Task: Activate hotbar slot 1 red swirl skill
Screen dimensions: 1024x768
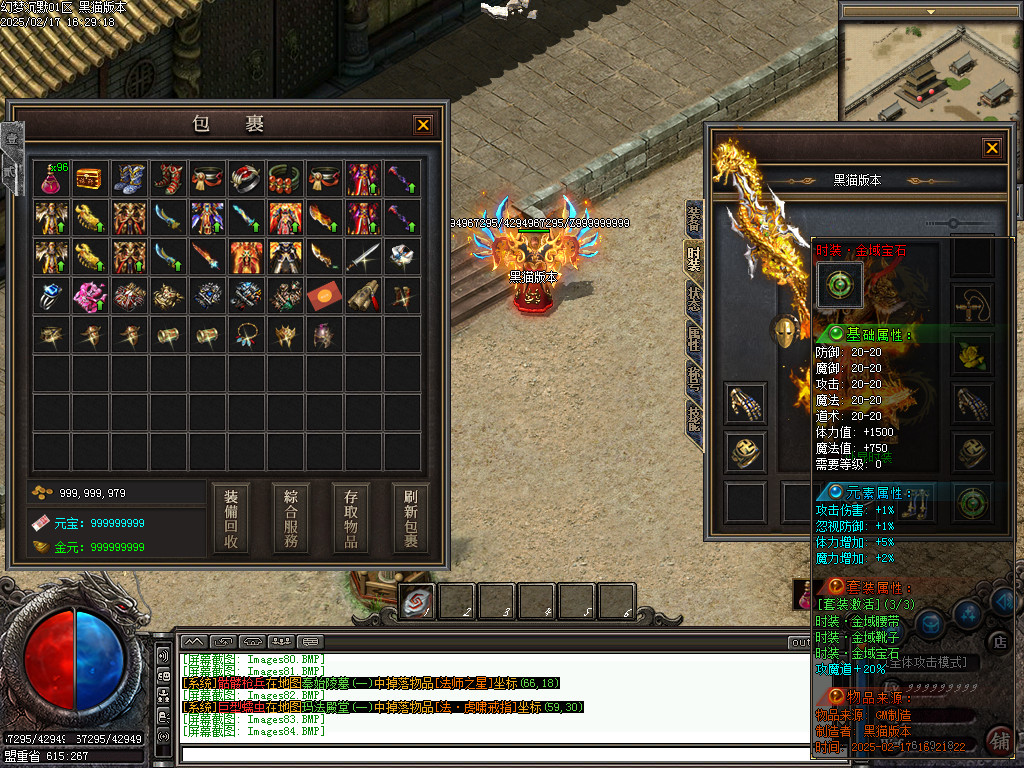Action: click(x=417, y=599)
